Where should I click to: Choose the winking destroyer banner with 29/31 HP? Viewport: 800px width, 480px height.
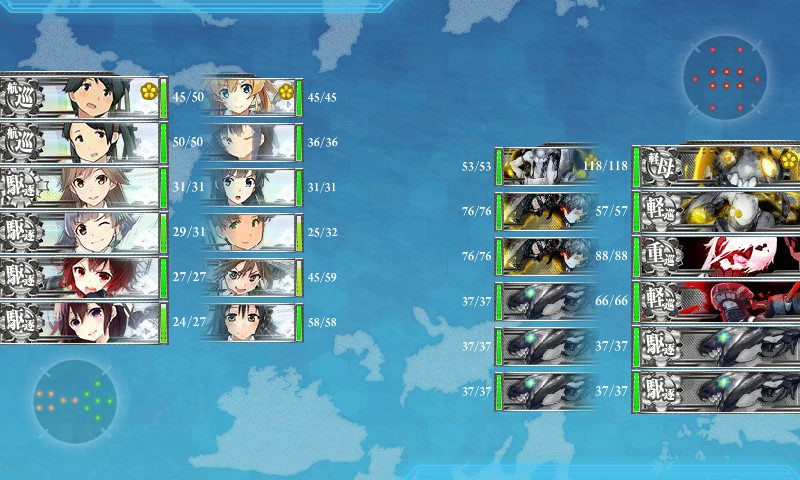pyautogui.click(x=82, y=232)
